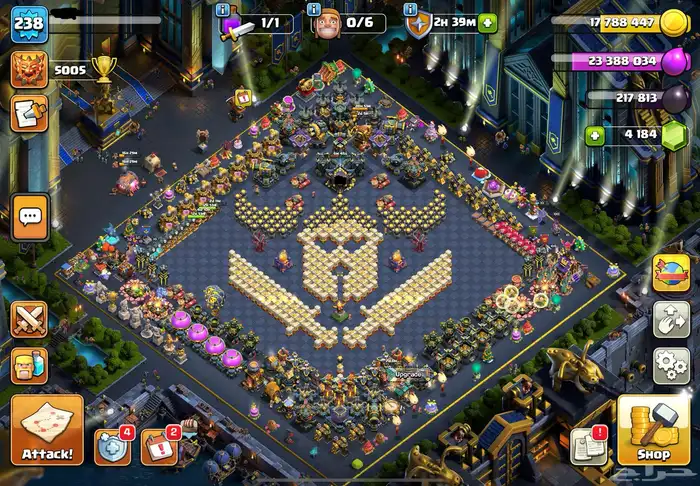
Task: Open the settings gear menu
Action: [671, 365]
